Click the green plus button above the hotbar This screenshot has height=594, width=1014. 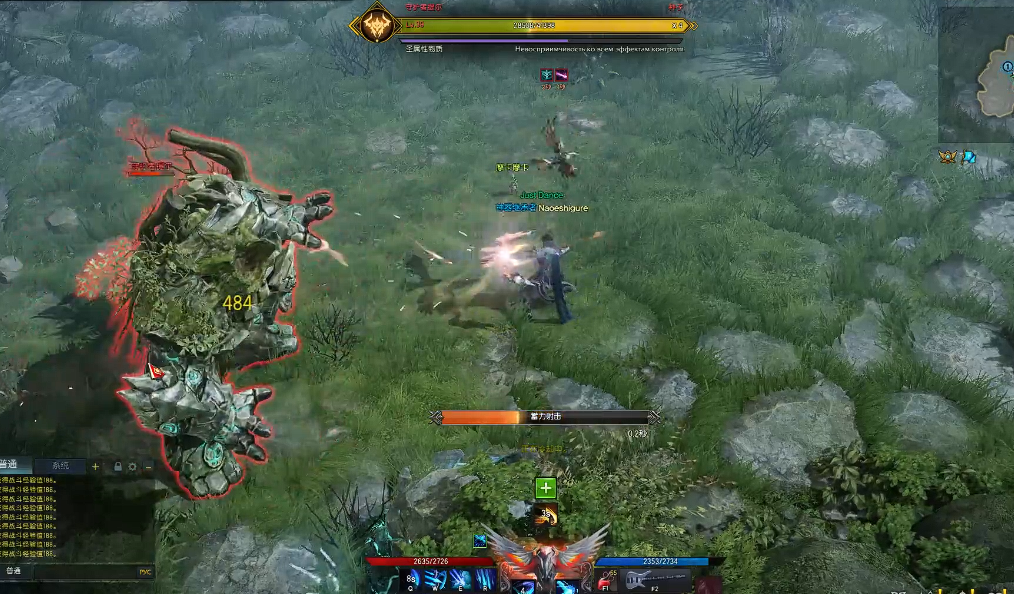545,489
